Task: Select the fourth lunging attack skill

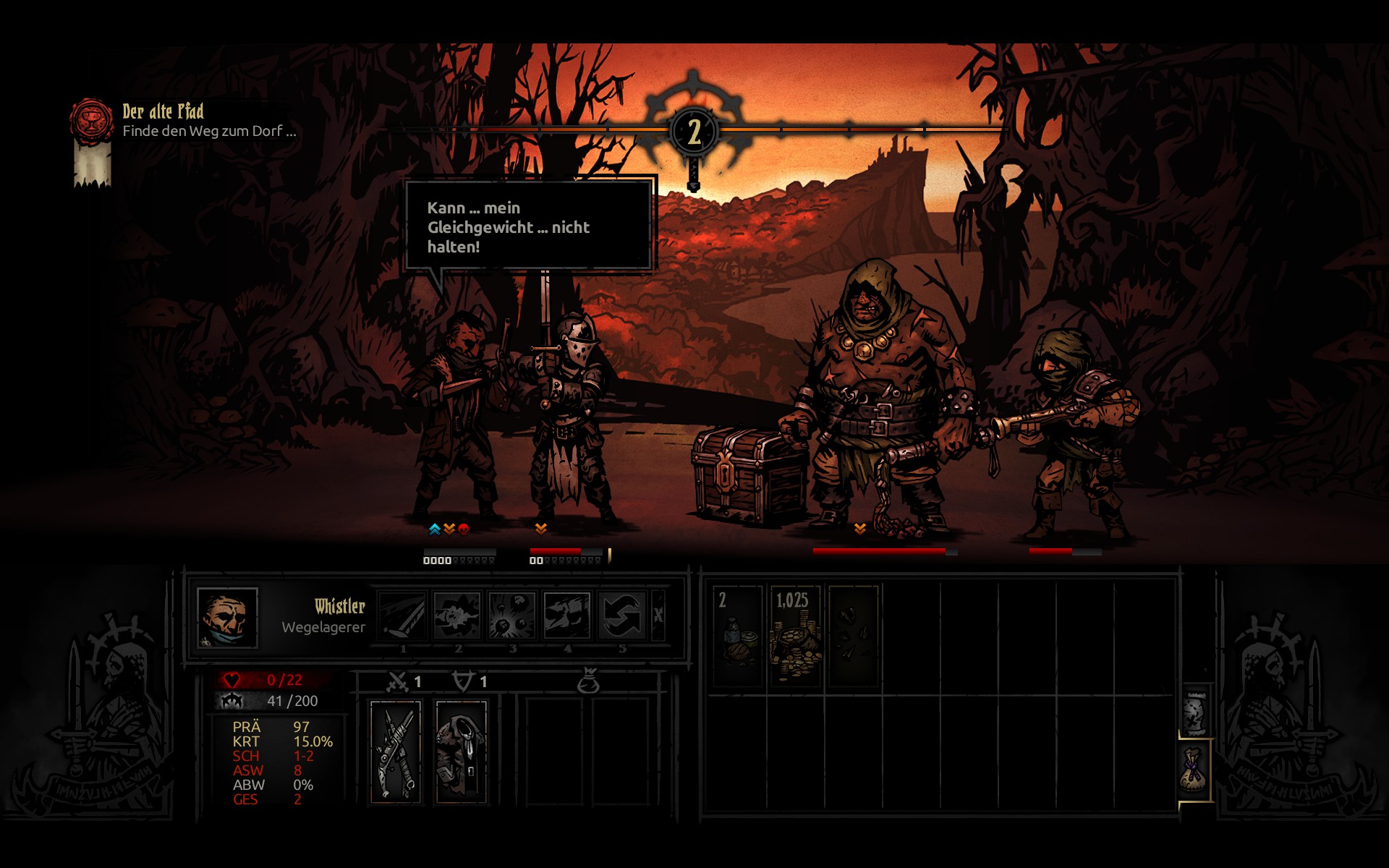Action: click(567, 616)
